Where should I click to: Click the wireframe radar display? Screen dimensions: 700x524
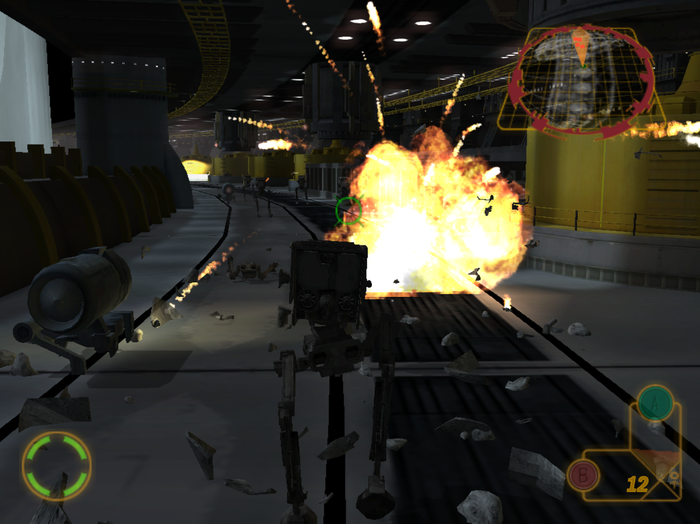[581, 79]
